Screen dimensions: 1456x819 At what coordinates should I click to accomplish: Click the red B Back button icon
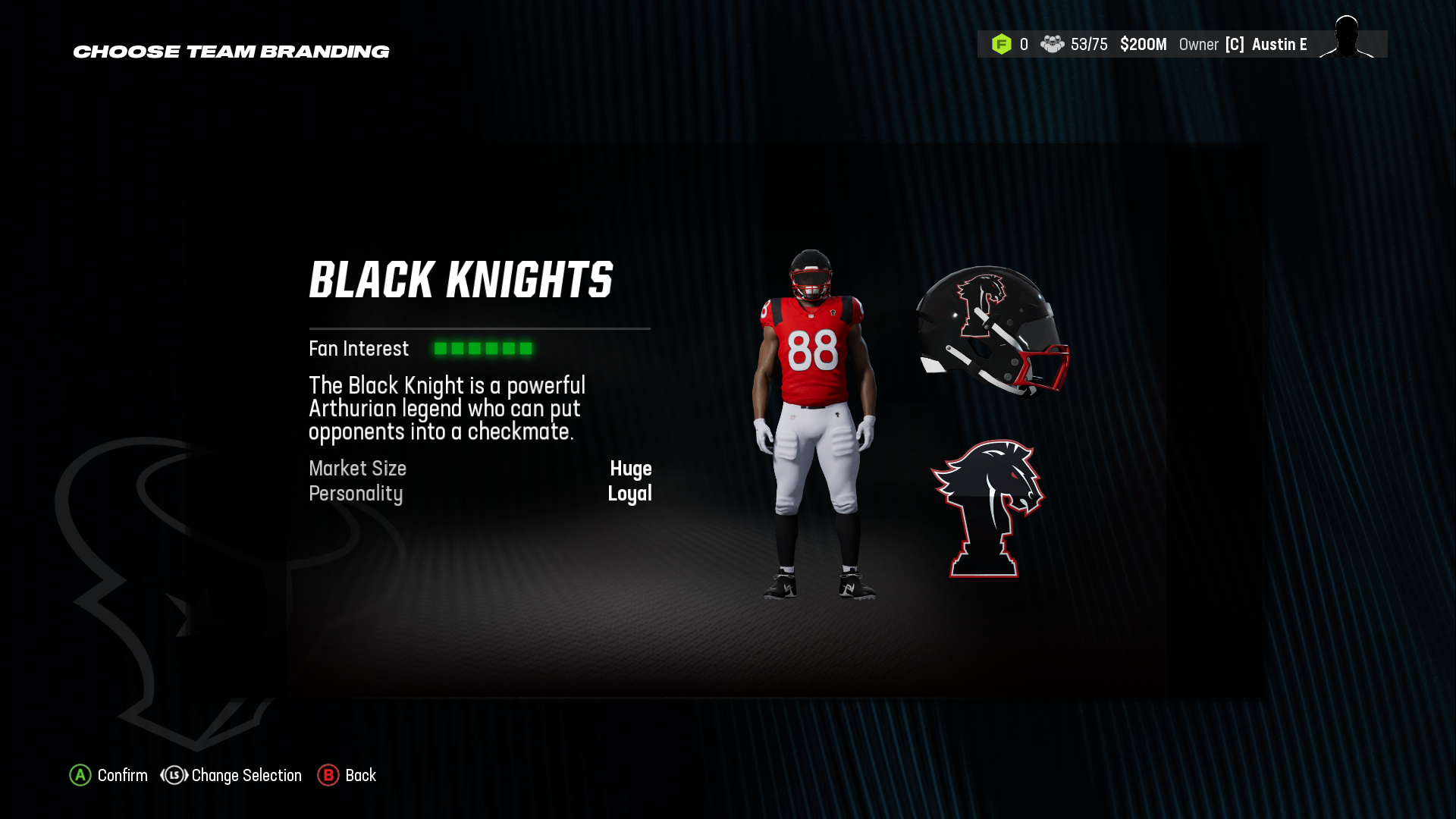coord(328,776)
